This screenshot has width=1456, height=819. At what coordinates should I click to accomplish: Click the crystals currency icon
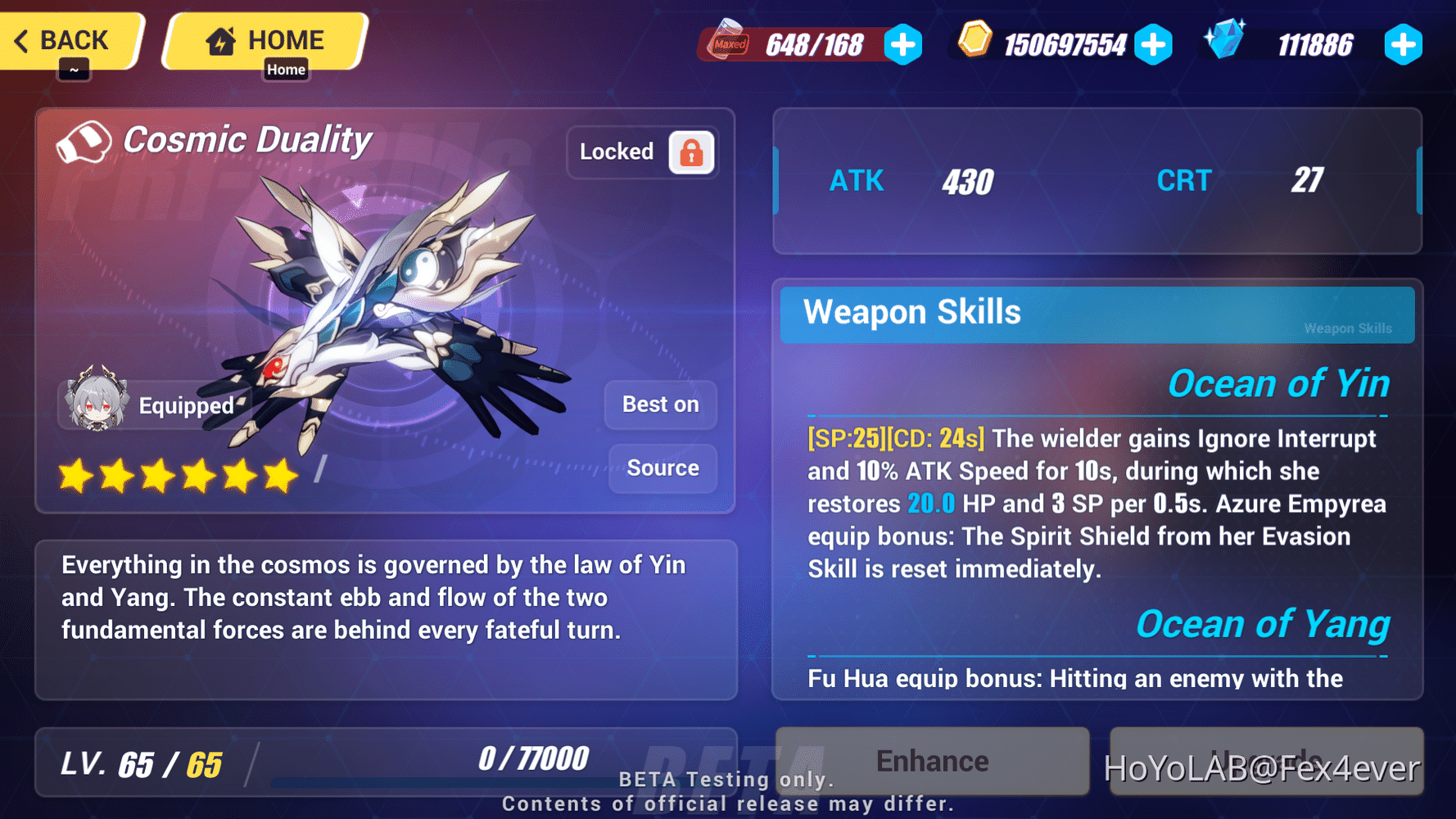(1226, 44)
